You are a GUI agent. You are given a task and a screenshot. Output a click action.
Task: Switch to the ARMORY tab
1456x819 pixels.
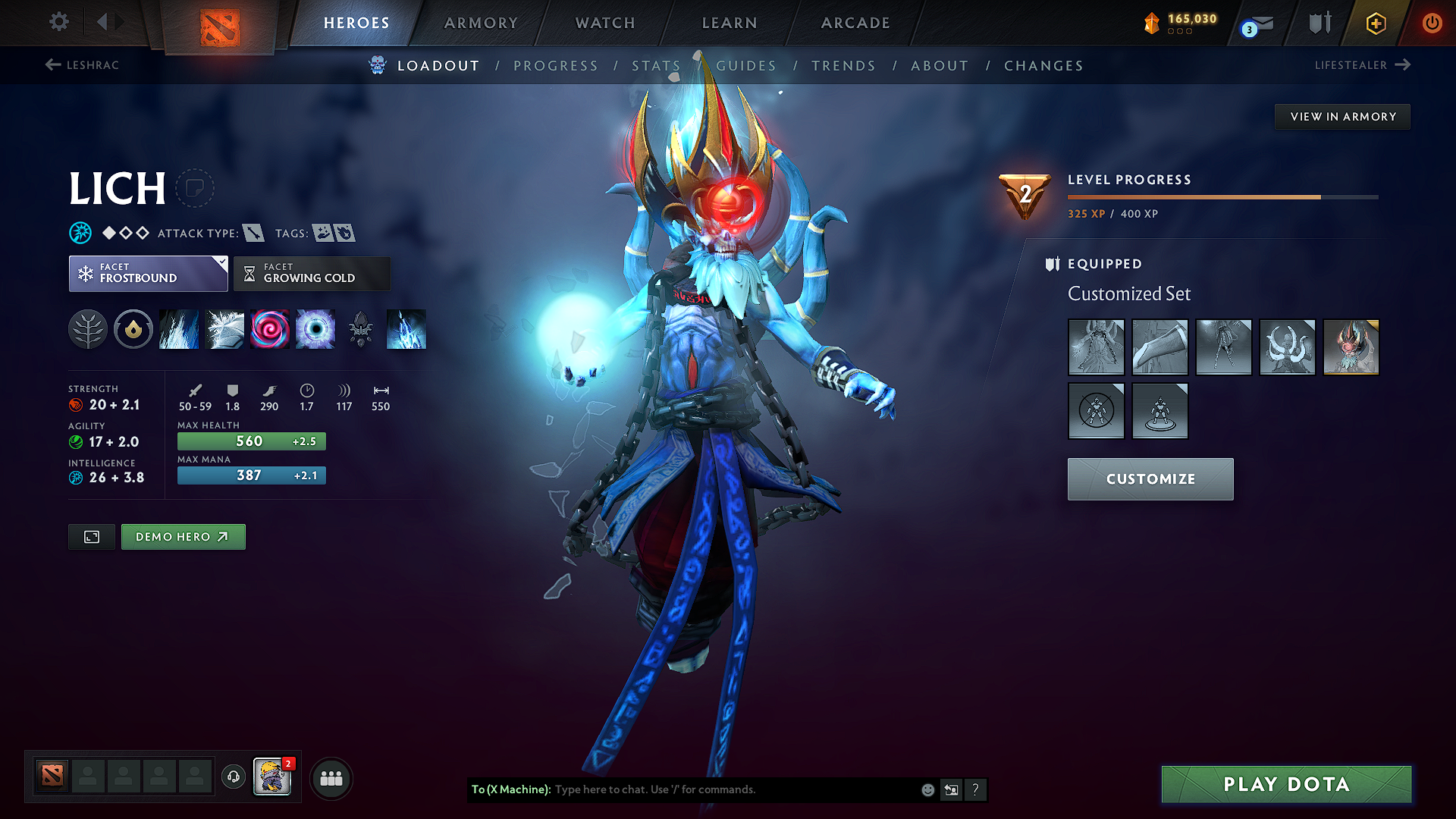click(x=480, y=23)
